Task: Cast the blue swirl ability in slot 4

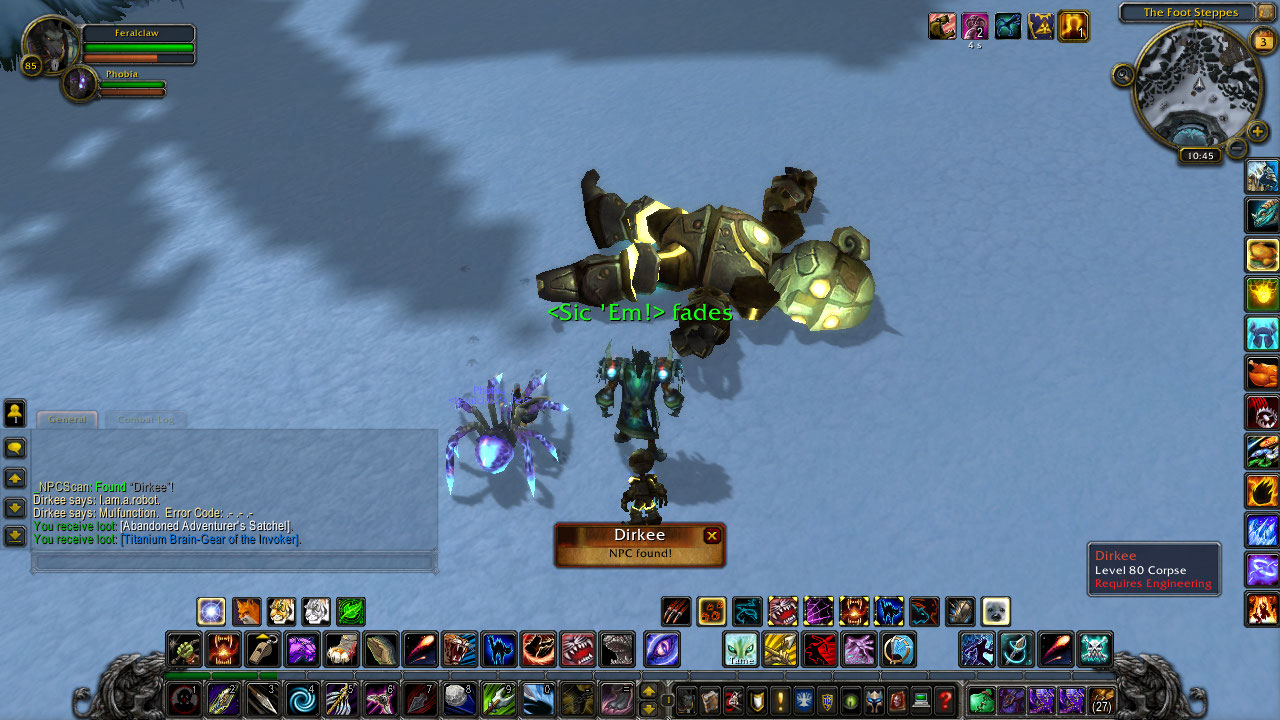Action: [301, 698]
